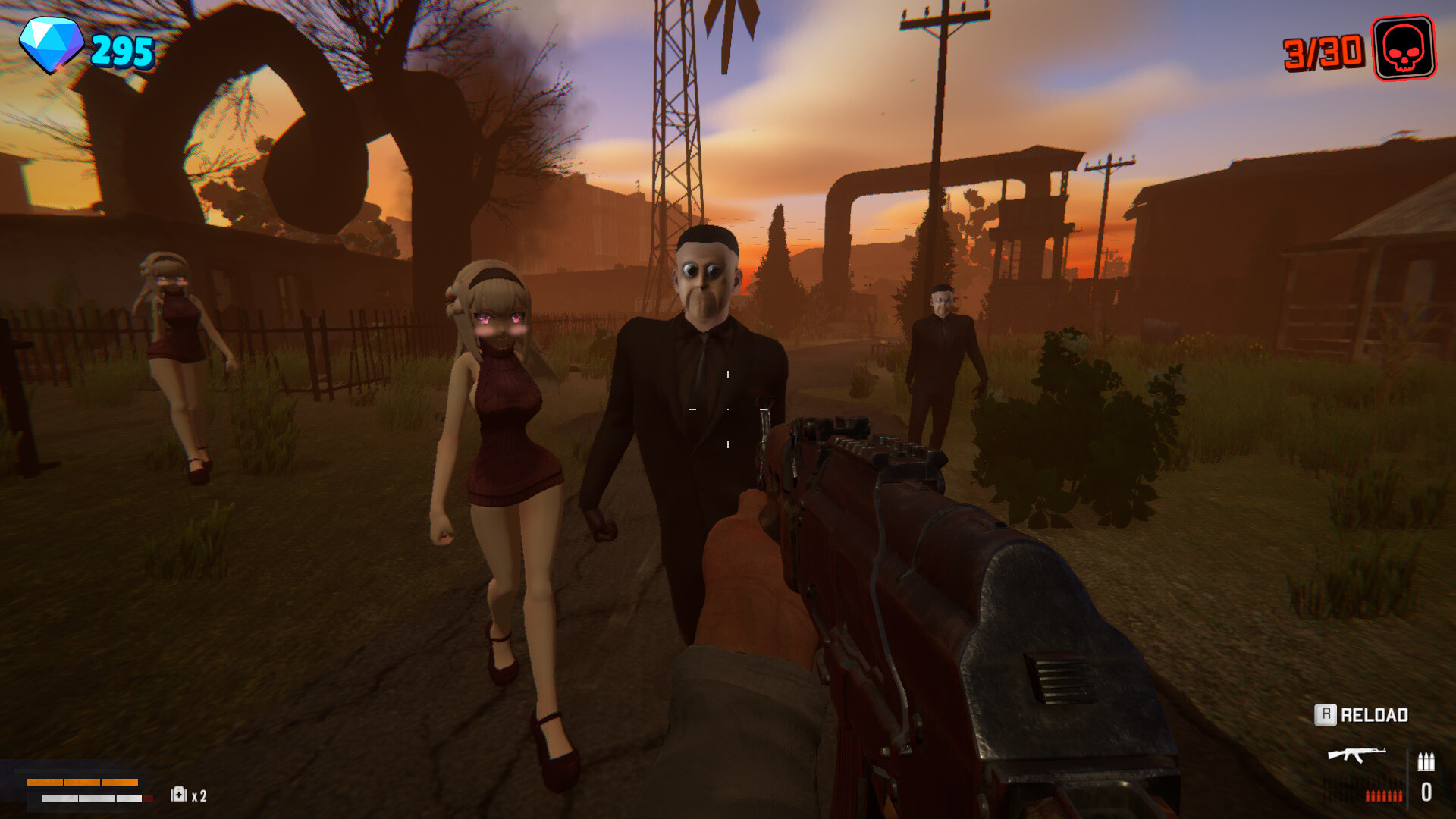Image resolution: width=1456 pixels, height=819 pixels.
Task: Click the crosshair at screen center
Action: pyautogui.click(x=728, y=409)
